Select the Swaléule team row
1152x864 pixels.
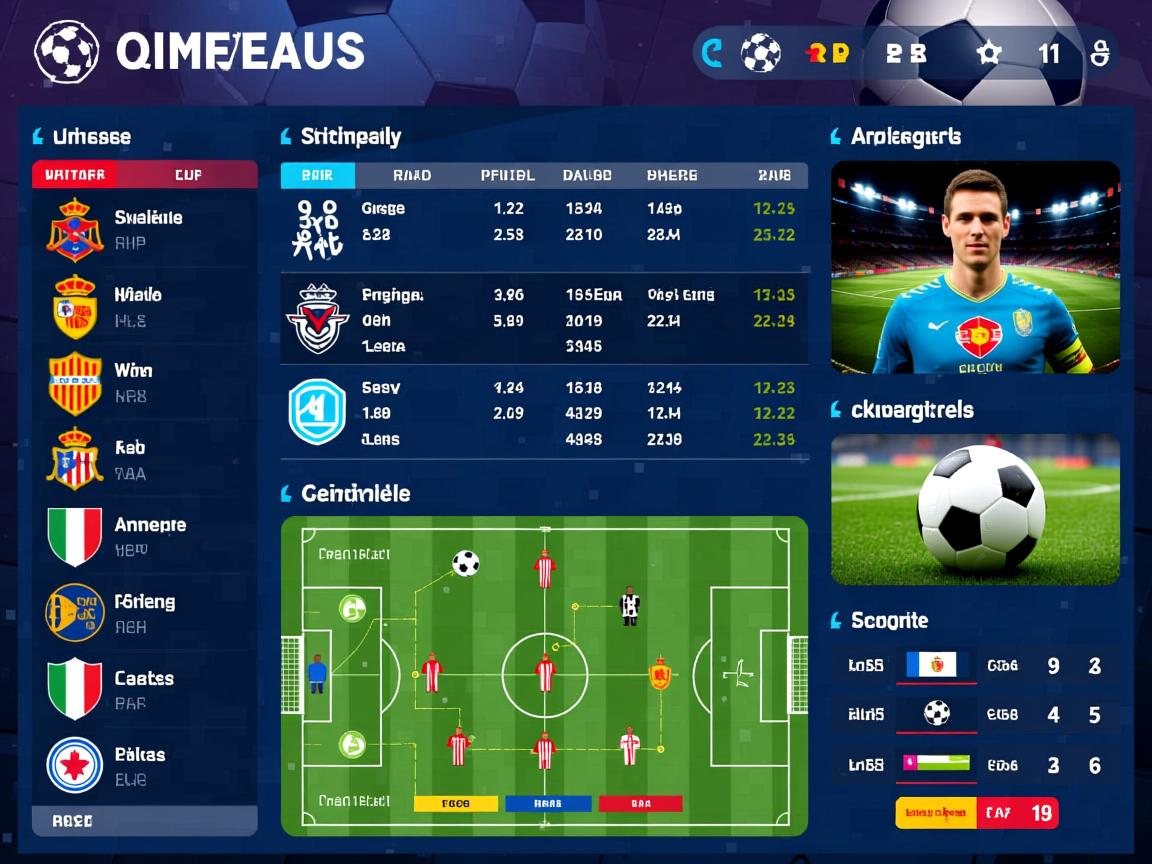(145, 229)
